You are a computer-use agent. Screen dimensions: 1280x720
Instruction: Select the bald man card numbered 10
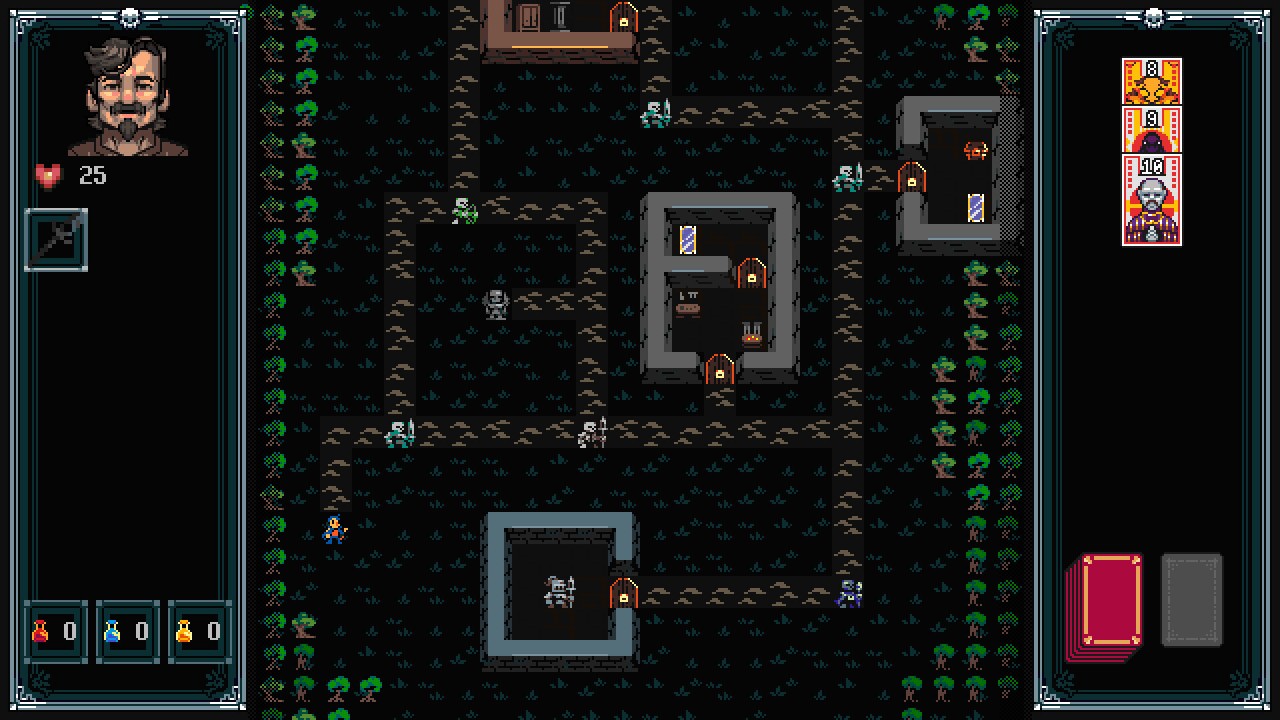1152,200
